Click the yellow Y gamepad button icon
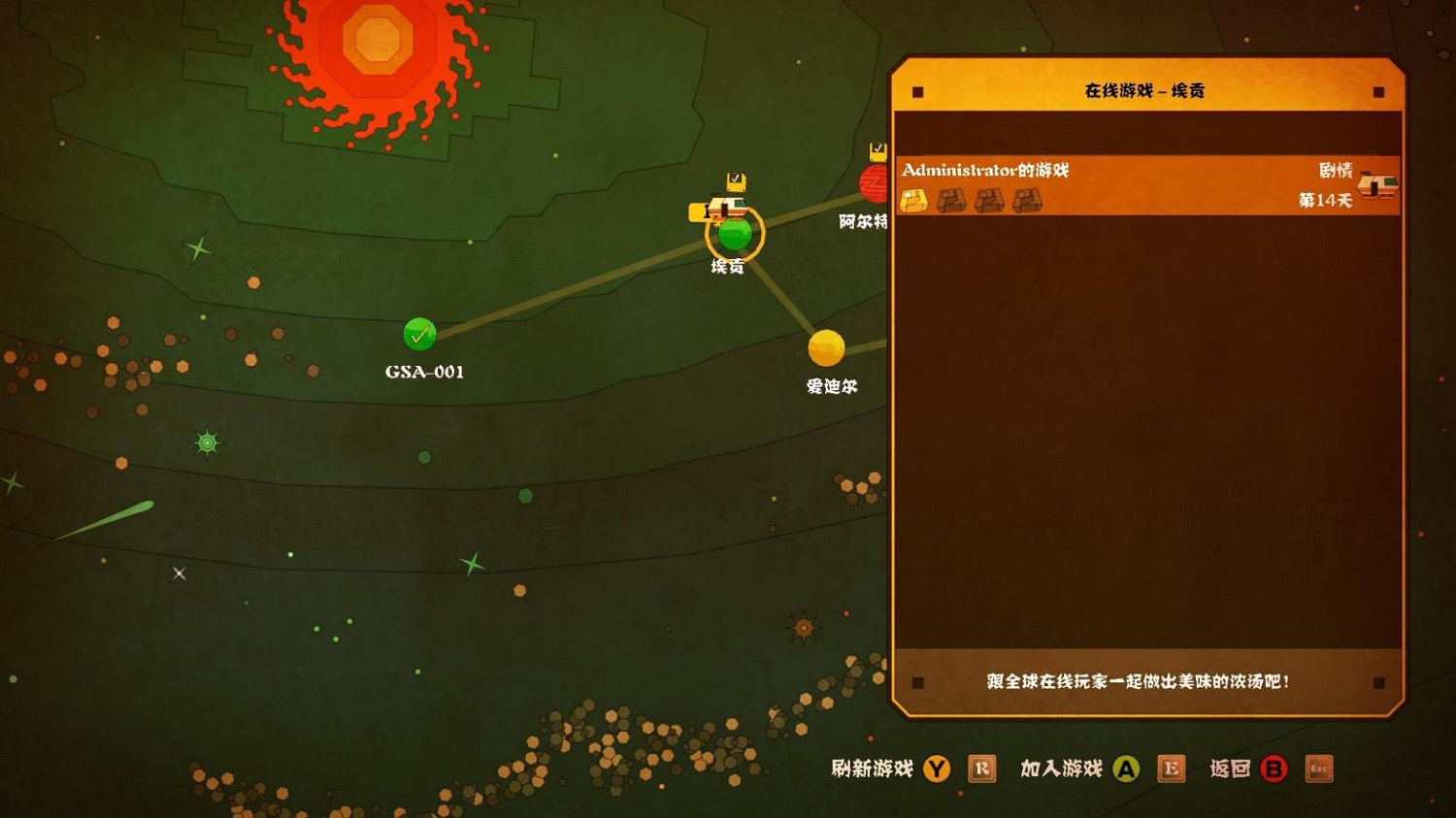 [935, 768]
